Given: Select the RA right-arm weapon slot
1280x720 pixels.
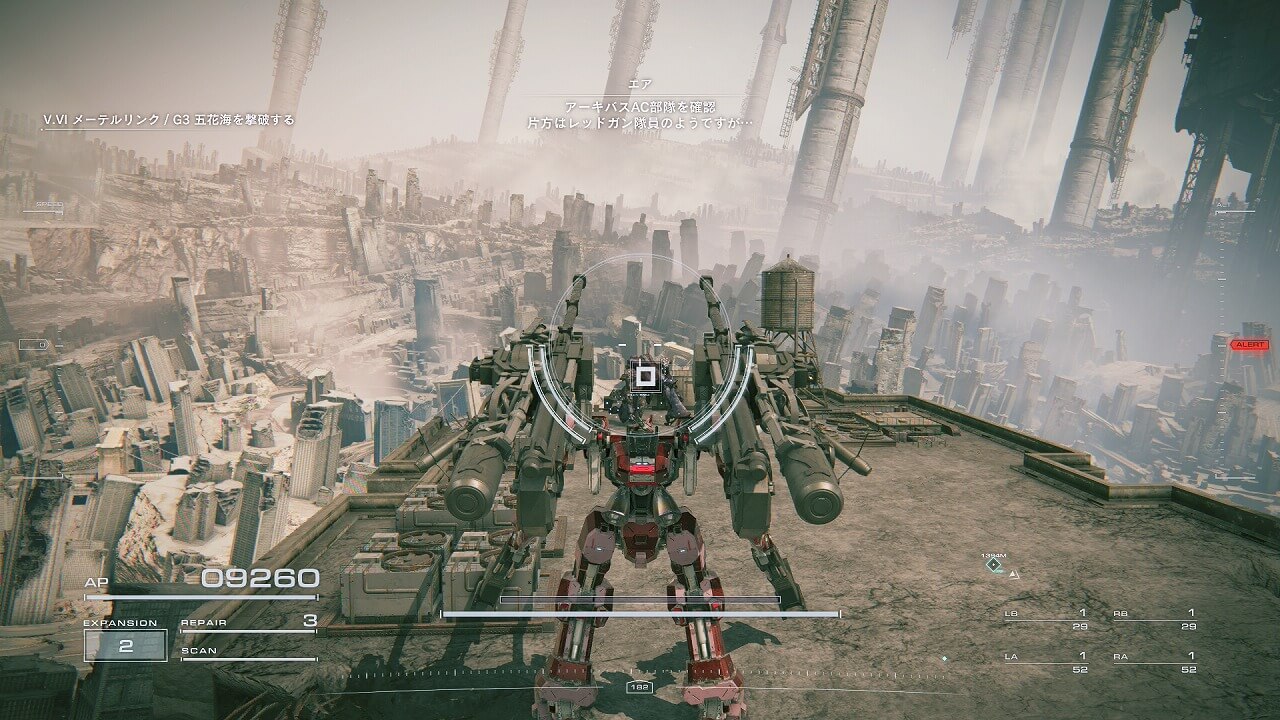Looking at the screenshot, I should click(x=1155, y=662).
